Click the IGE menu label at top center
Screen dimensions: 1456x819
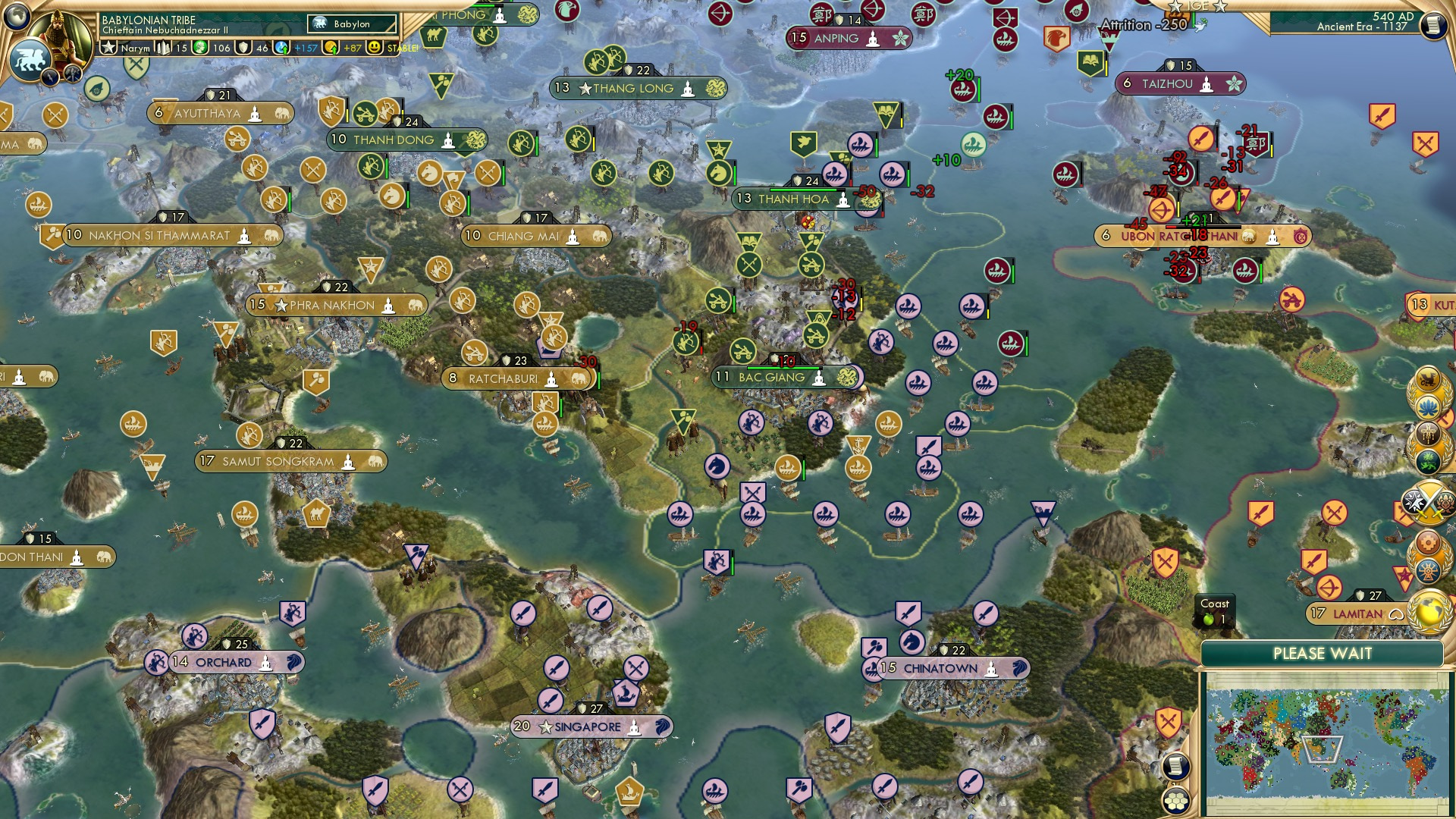tap(1197, 7)
